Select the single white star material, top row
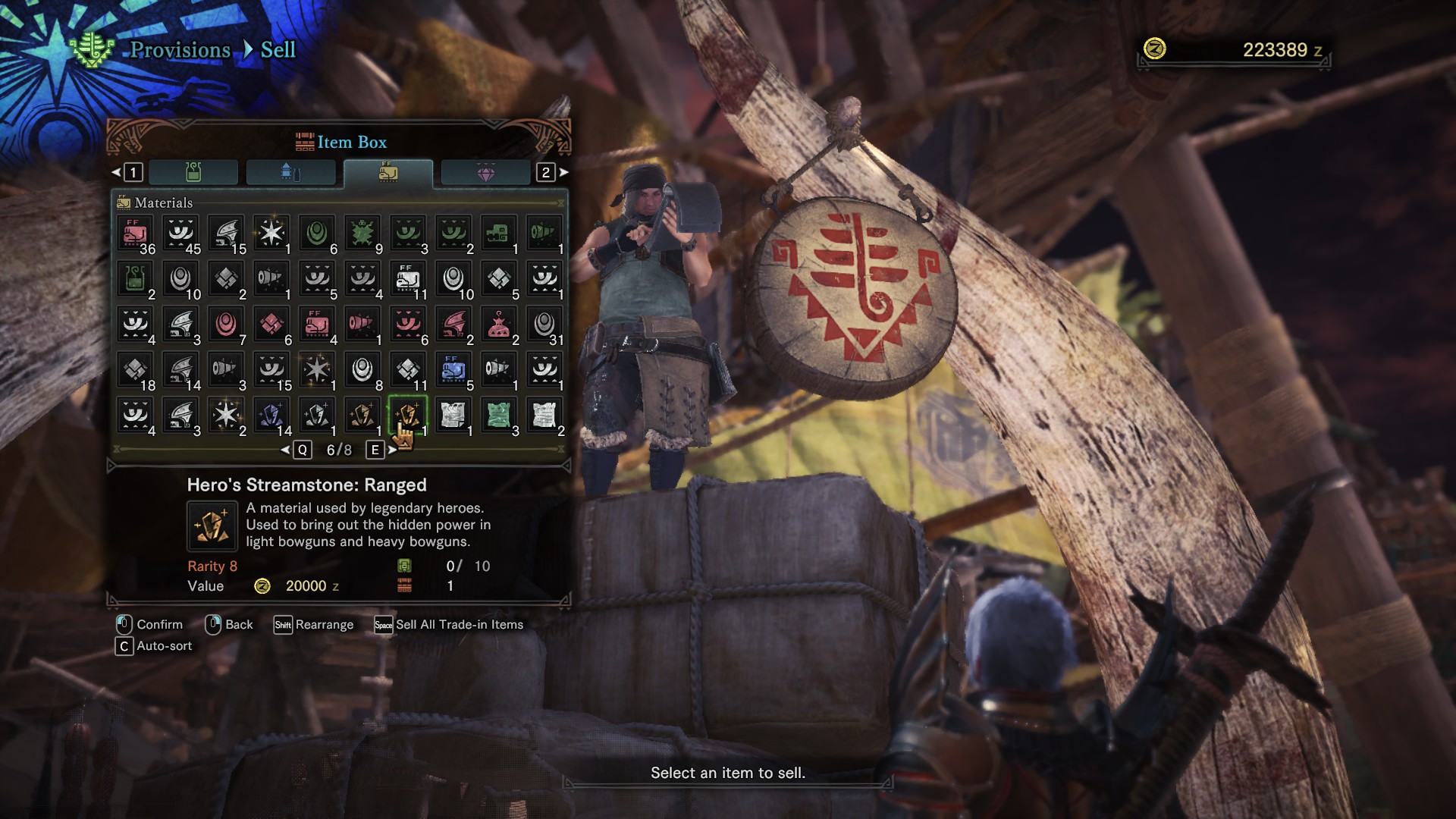The image size is (1456, 819). tap(271, 233)
